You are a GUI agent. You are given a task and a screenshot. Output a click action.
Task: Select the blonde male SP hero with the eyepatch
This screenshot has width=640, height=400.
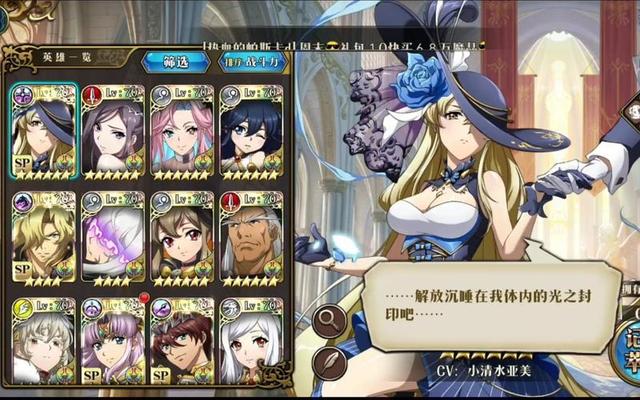click(42, 237)
